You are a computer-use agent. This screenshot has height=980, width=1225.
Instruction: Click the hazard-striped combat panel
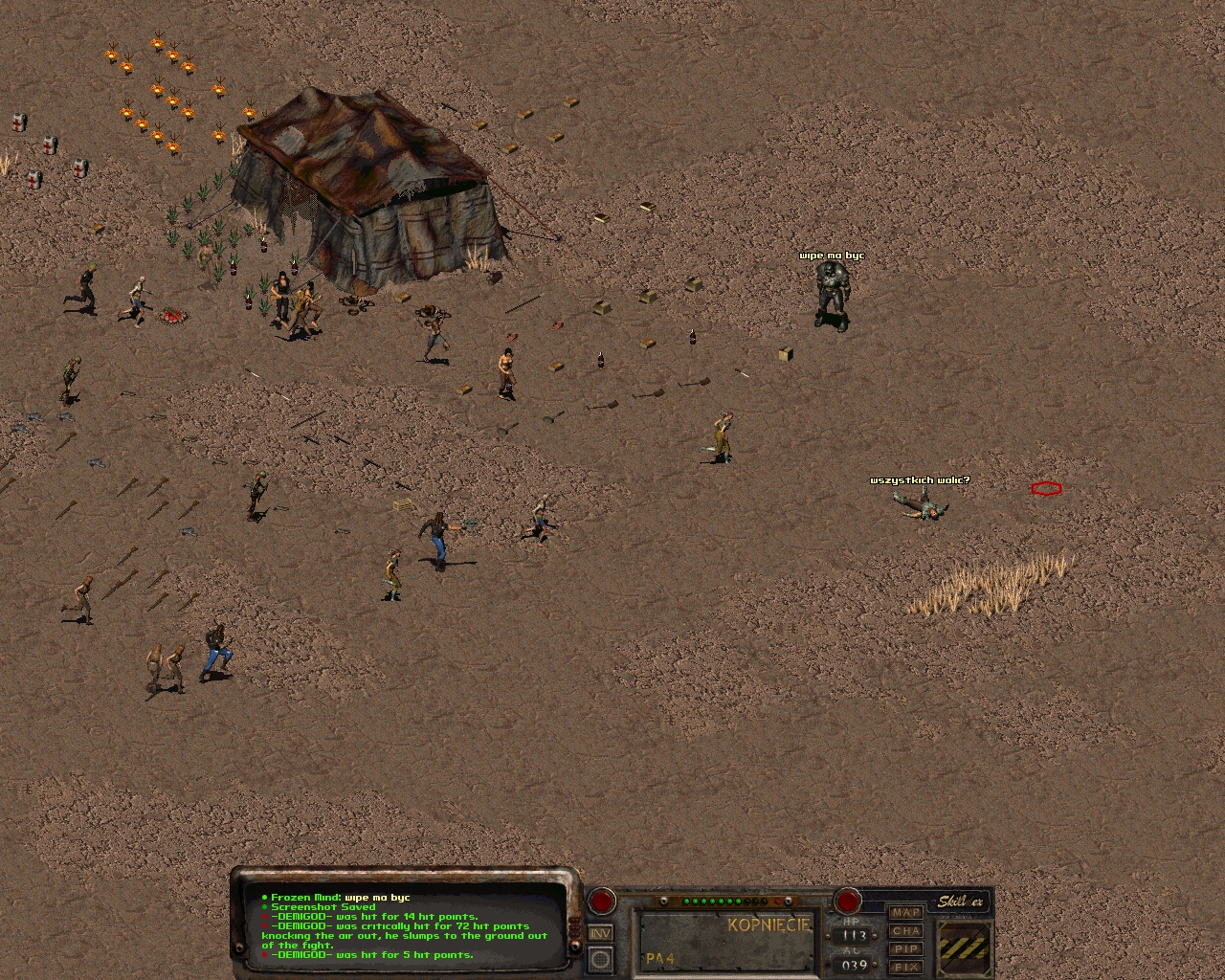[965, 947]
